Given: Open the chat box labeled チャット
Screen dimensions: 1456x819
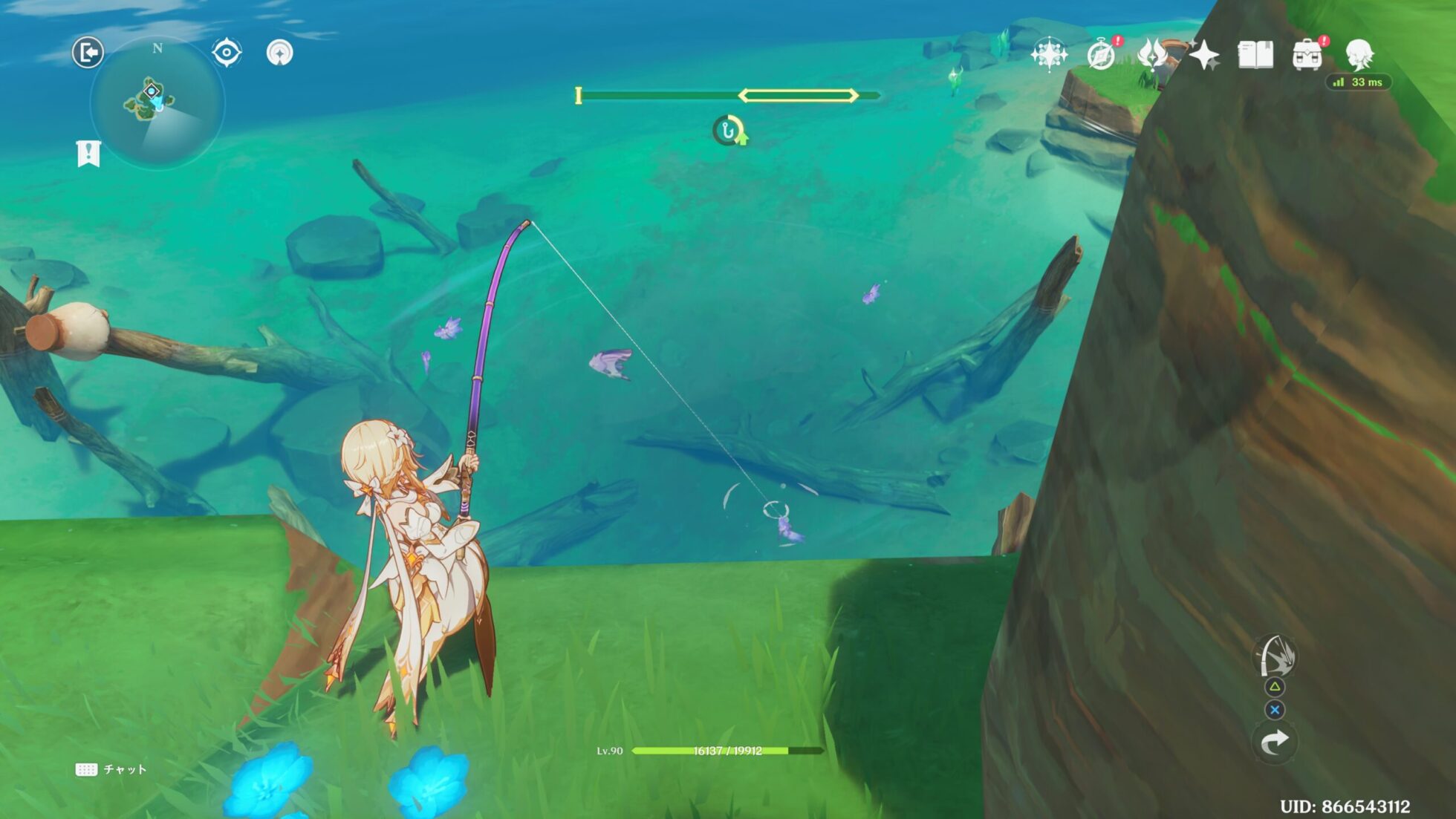Looking at the screenshot, I should coord(111,769).
